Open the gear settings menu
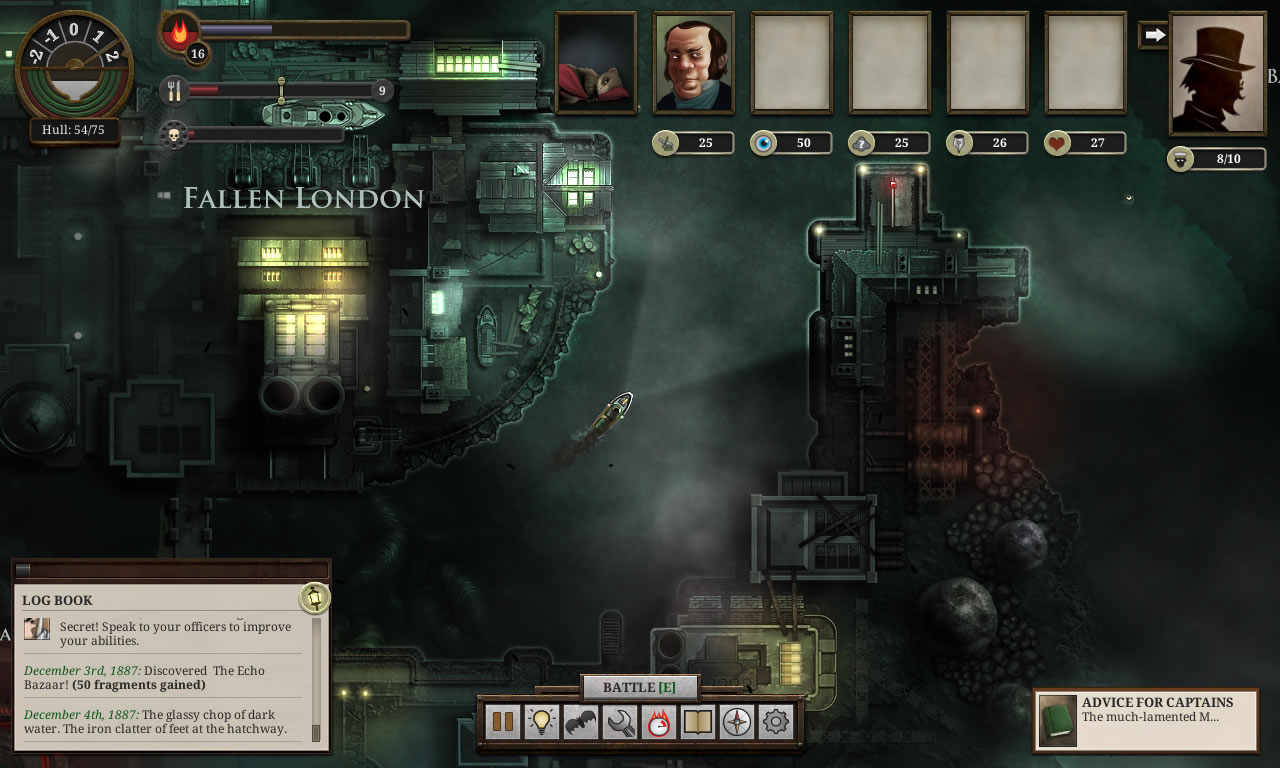This screenshot has width=1280, height=768. click(x=776, y=722)
